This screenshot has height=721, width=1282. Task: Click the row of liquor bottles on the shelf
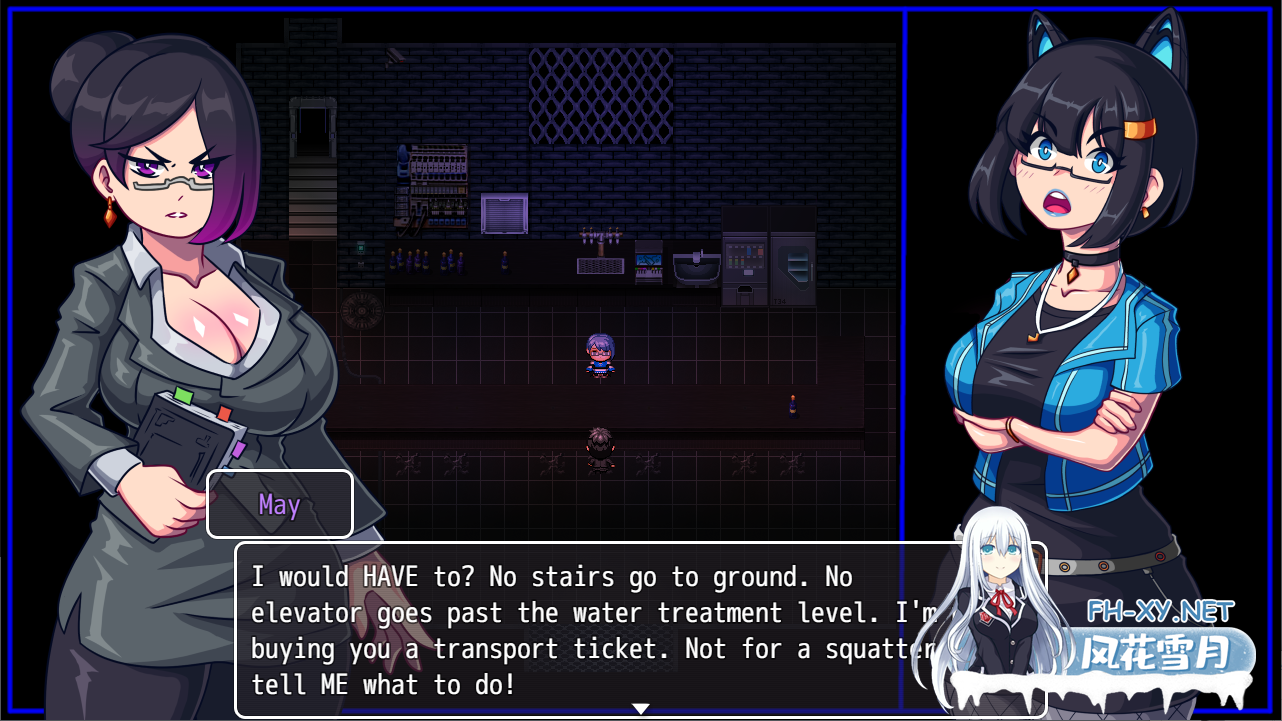447,207
